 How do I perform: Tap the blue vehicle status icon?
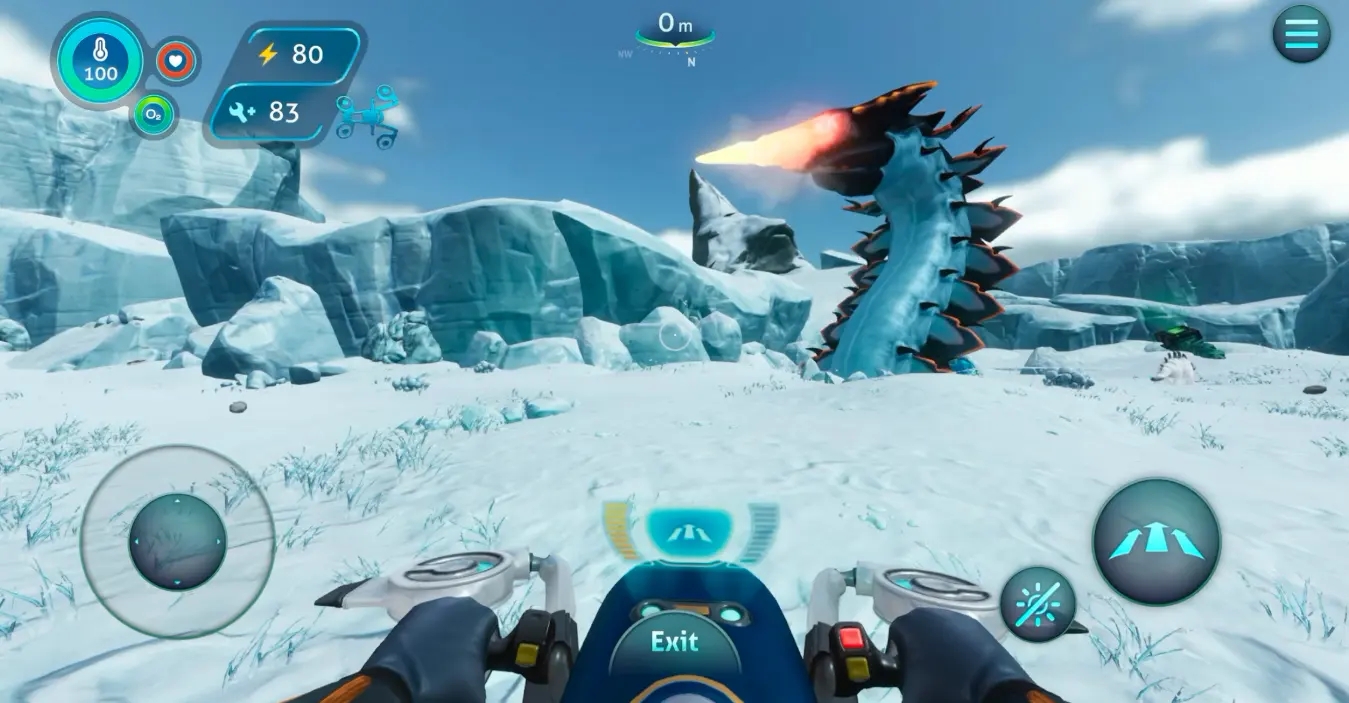coord(368,116)
